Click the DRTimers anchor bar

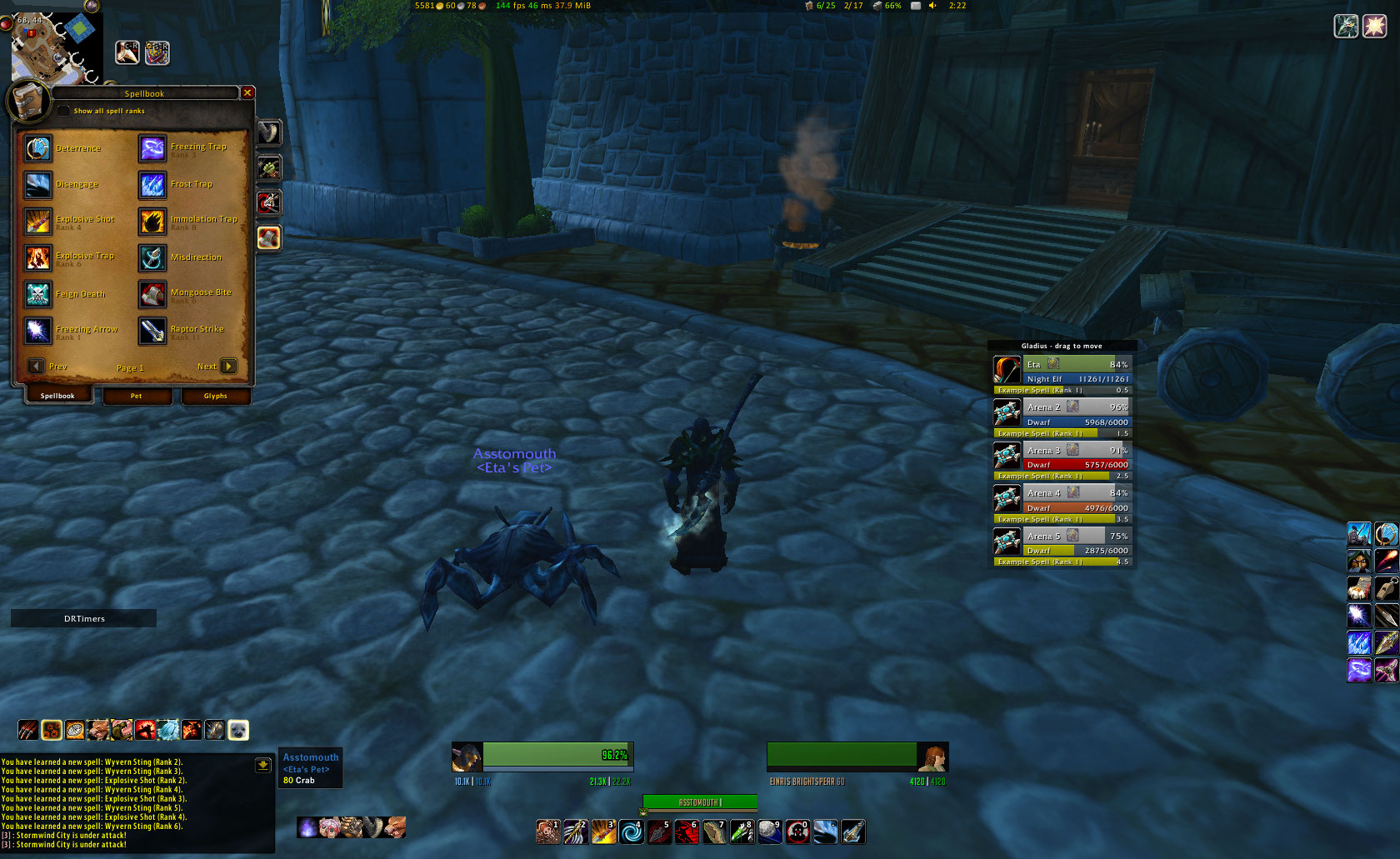pyautogui.click(x=84, y=618)
